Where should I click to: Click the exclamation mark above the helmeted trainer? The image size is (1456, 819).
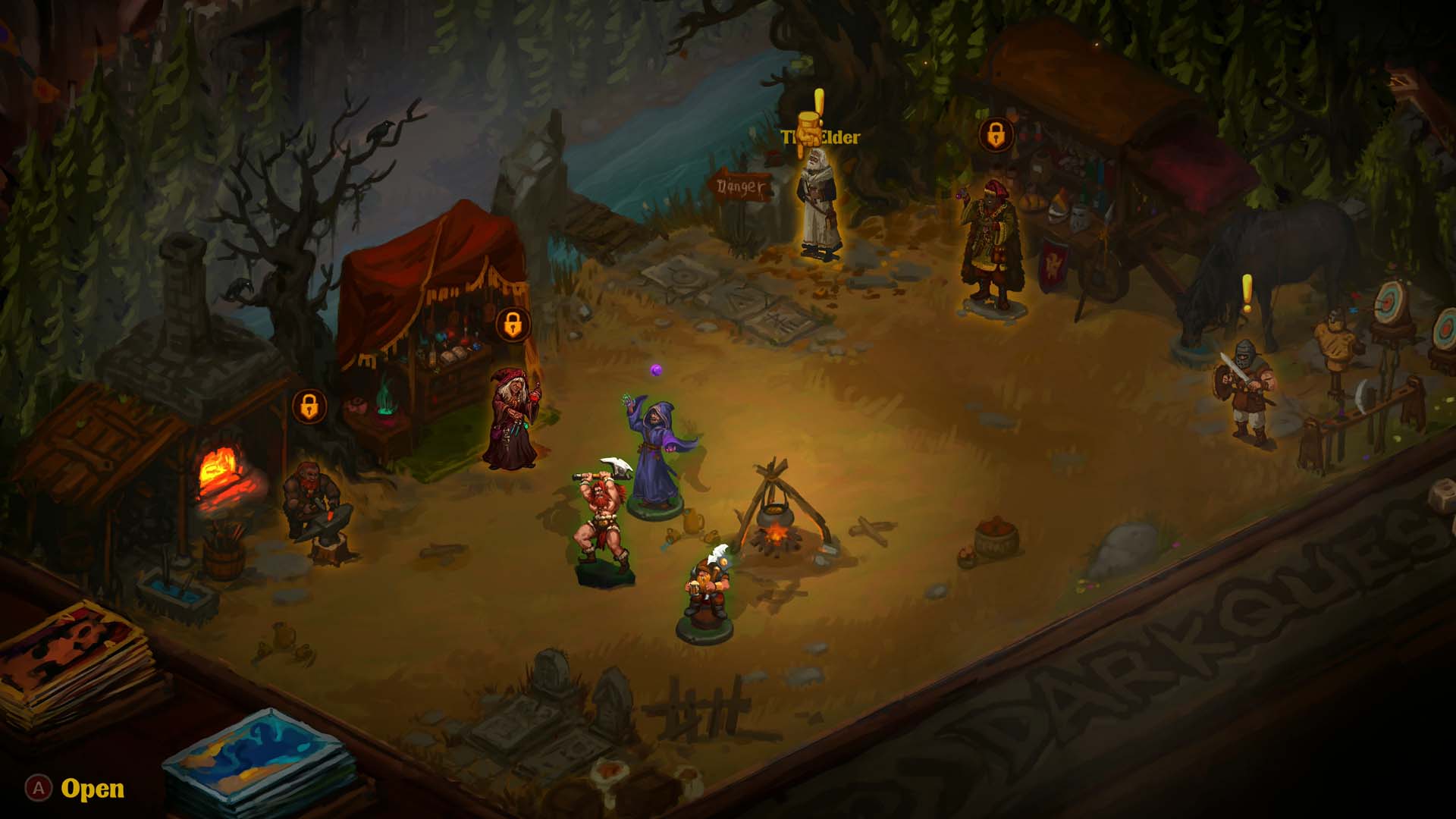[x=1247, y=294]
